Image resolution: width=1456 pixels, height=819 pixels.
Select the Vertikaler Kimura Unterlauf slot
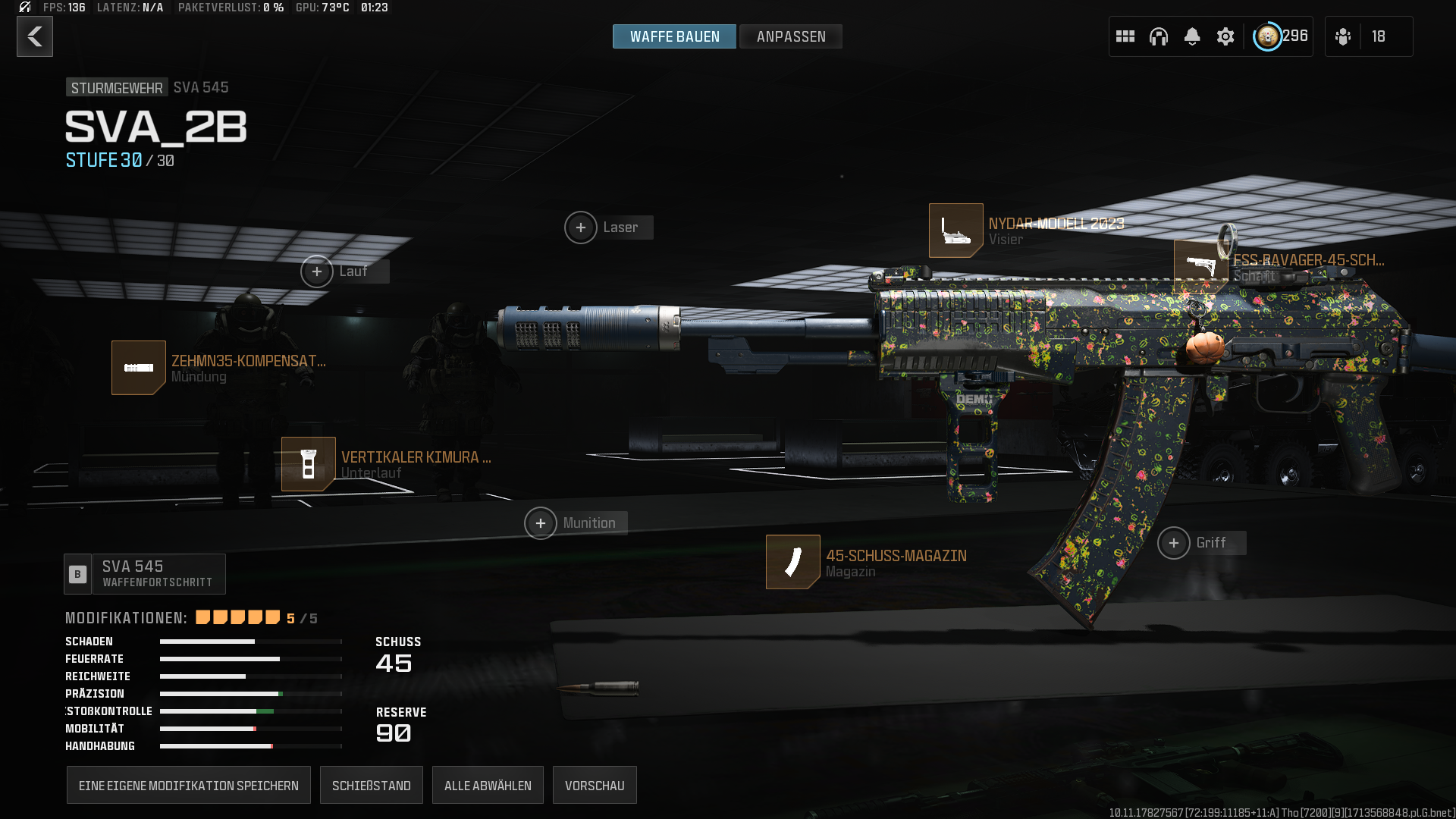click(309, 464)
